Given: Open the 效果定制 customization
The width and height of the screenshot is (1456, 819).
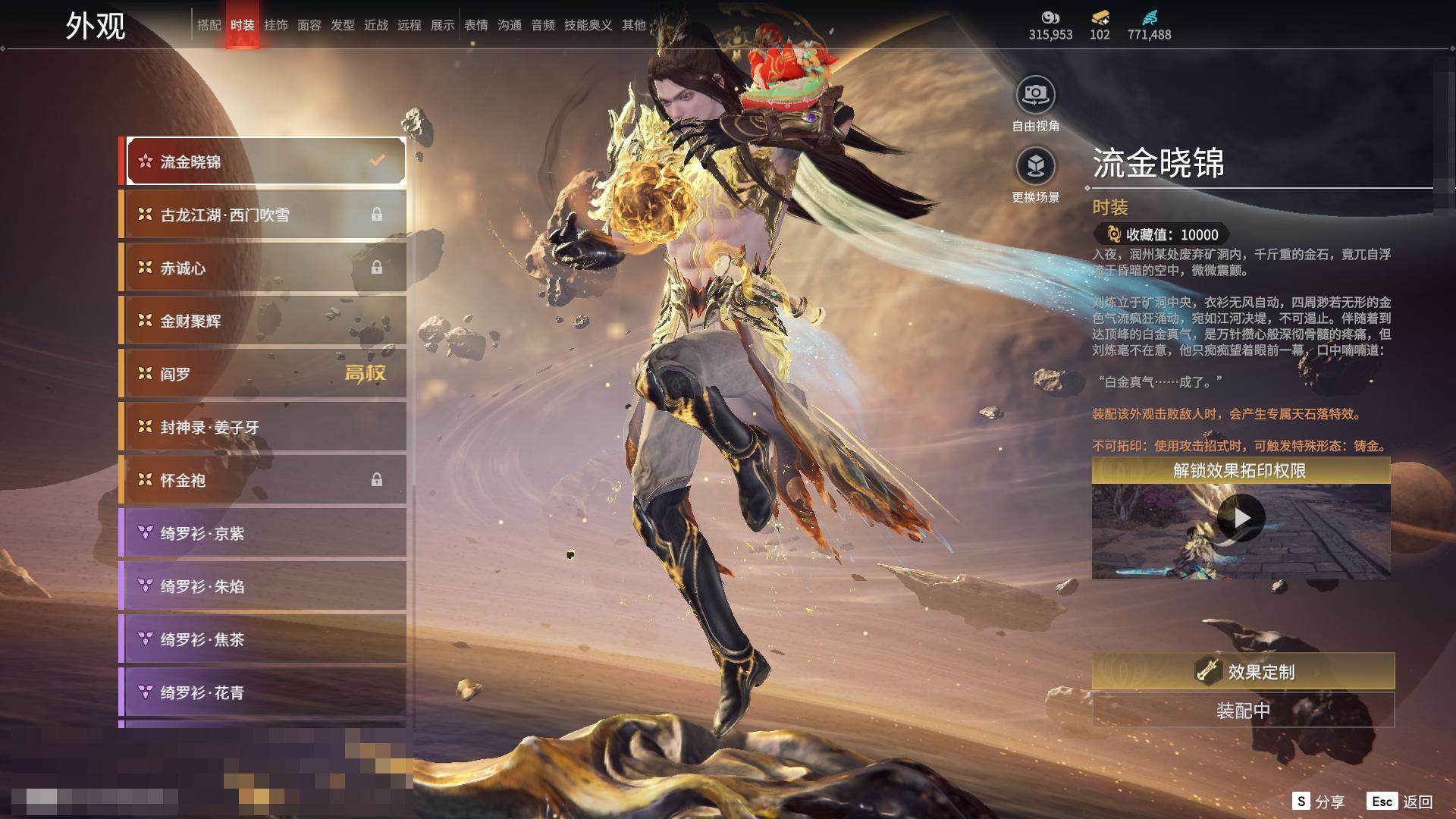Looking at the screenshot, I should click(x=1243, y=671).
